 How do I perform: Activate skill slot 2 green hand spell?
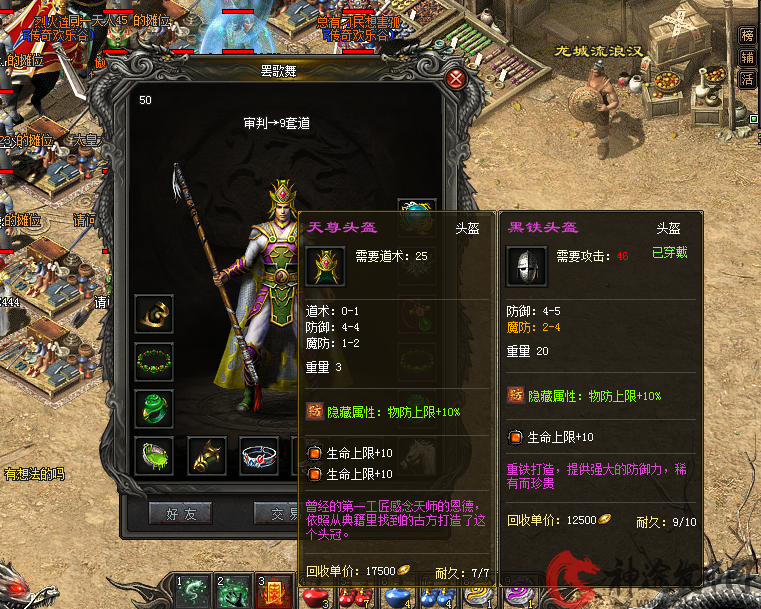tap(233, 591)
